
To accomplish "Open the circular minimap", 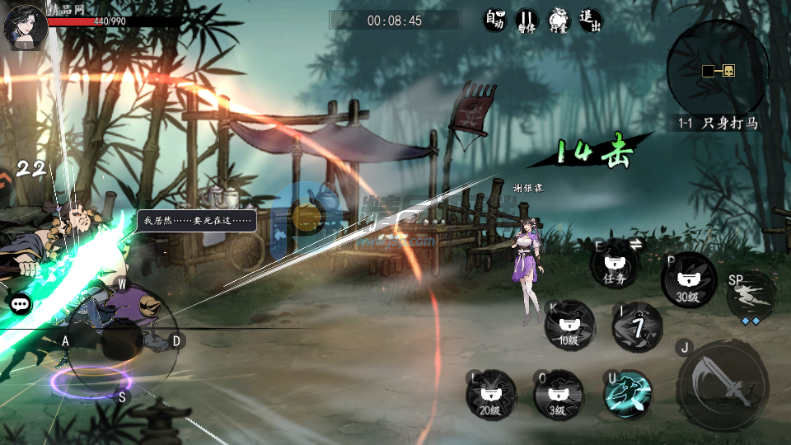I will click(717, 68).
